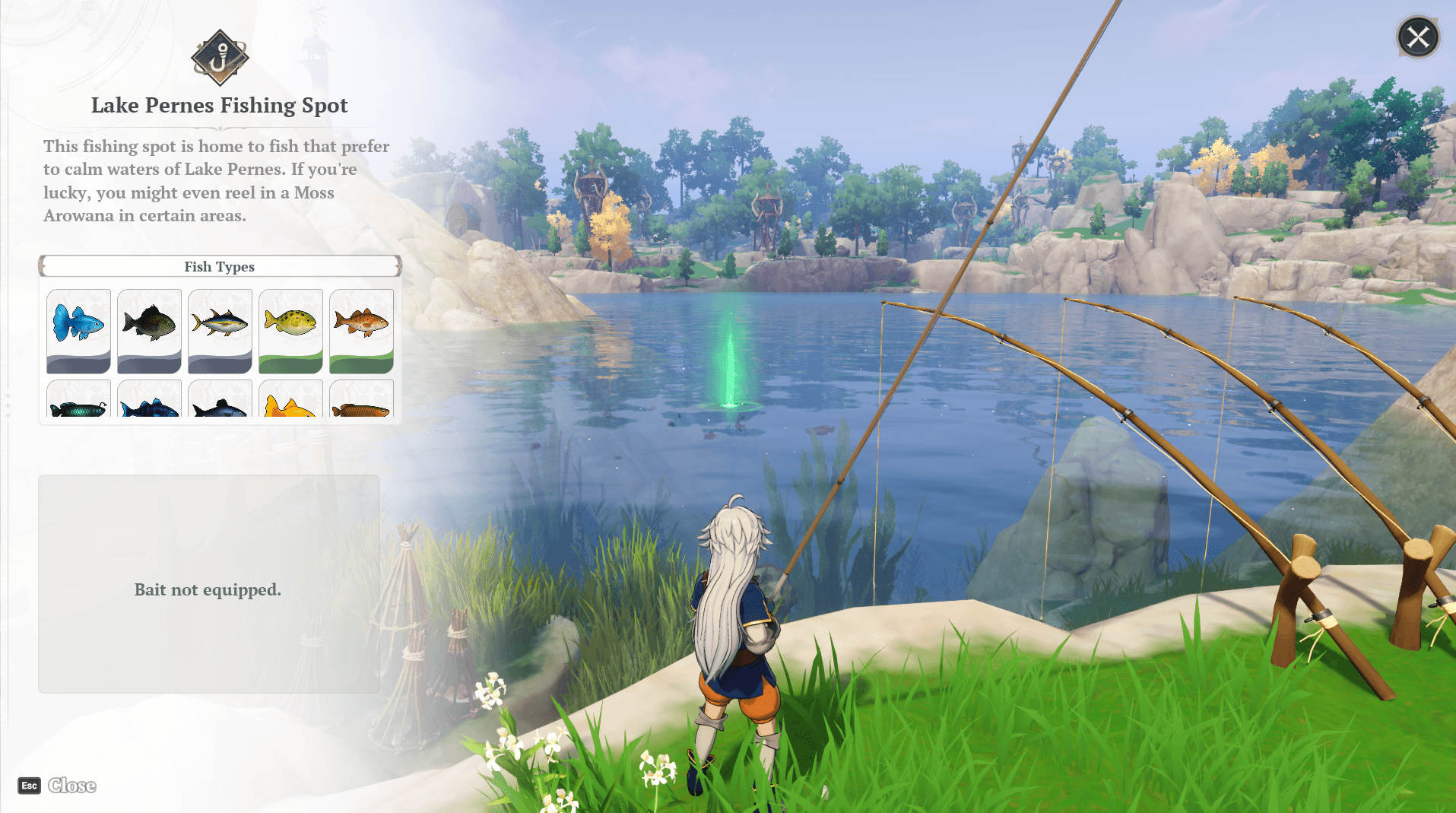Select the dark blue finned fish tile
Viewport: 1456px width, 813px height.
click(149, 400)
